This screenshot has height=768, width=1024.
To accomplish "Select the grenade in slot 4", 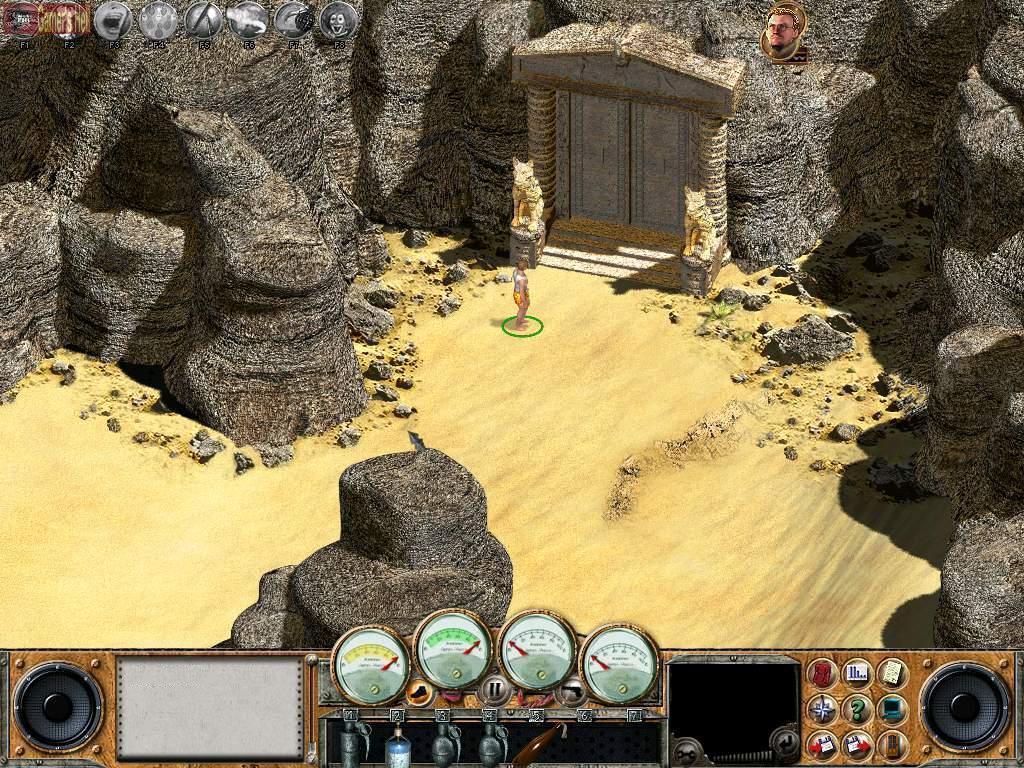I will coord(490,744).
